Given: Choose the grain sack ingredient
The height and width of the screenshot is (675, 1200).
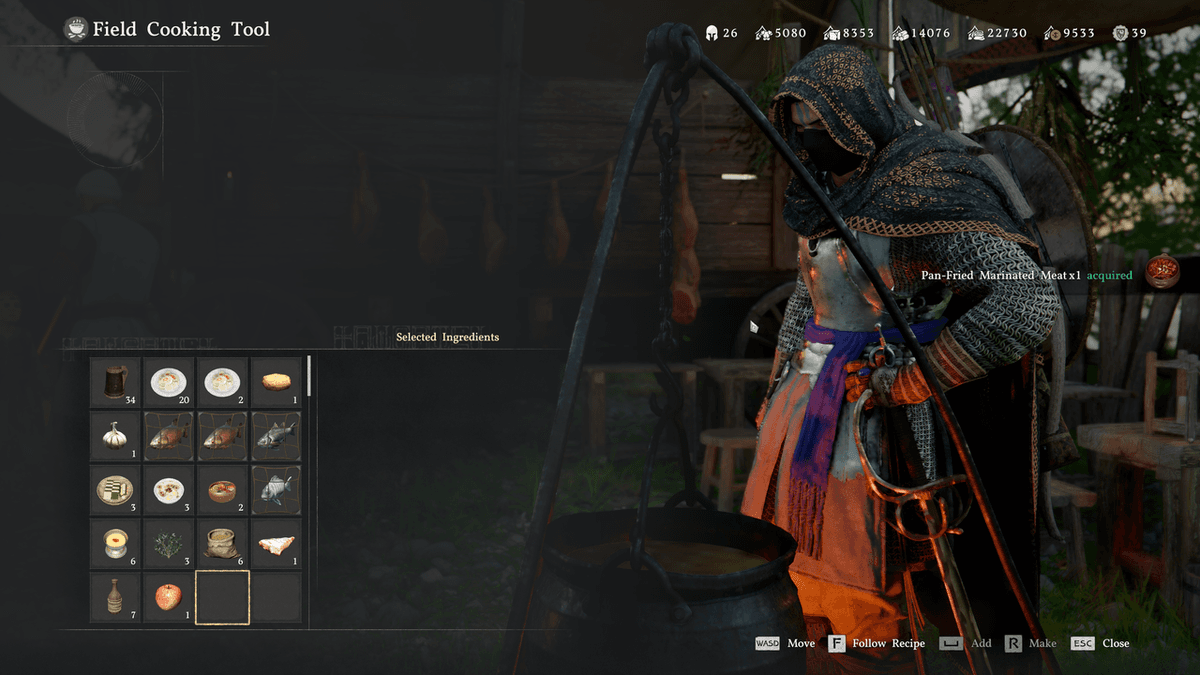Looking at the screenshot, I should 222,544.
